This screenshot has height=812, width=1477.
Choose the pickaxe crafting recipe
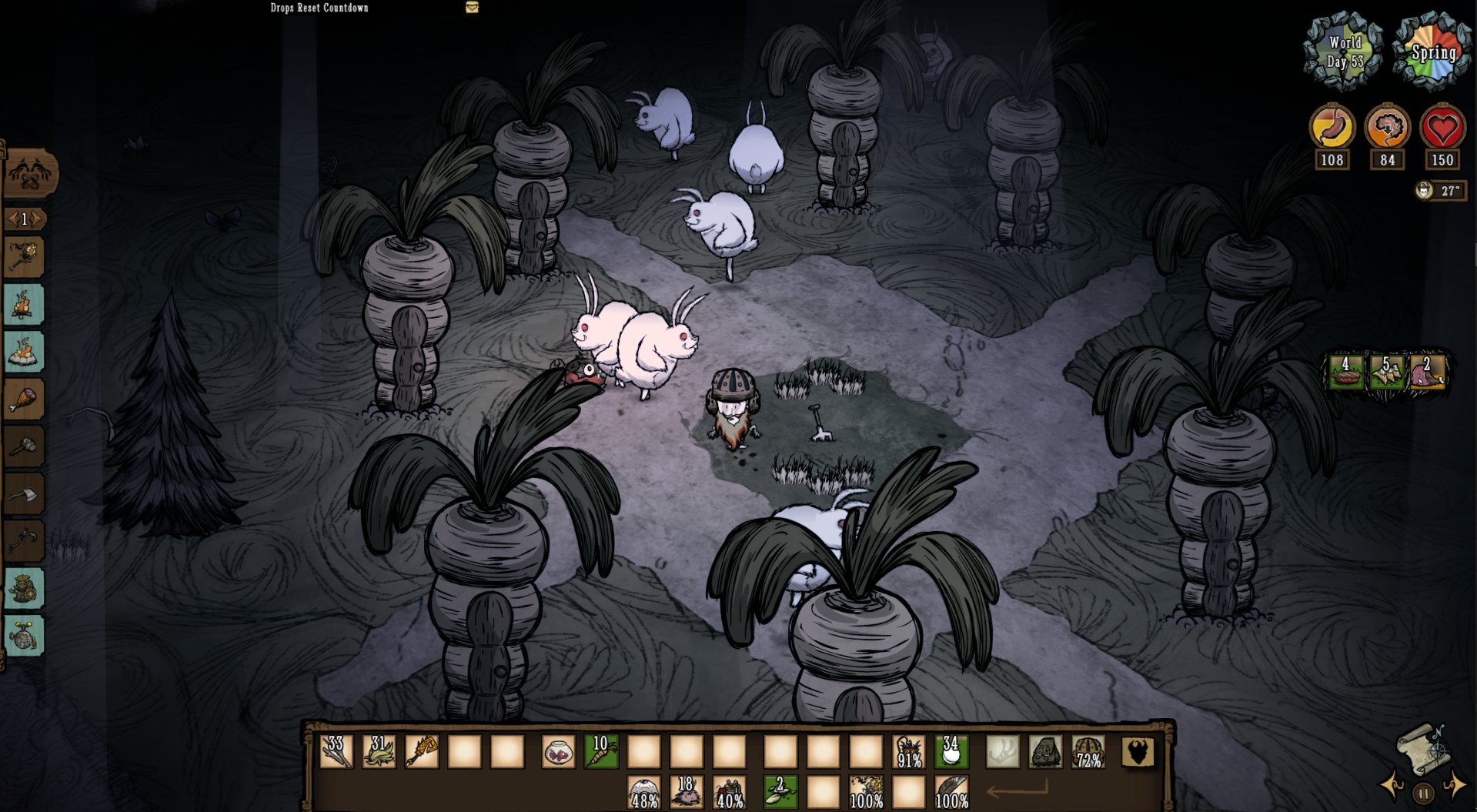pos(24,541)
